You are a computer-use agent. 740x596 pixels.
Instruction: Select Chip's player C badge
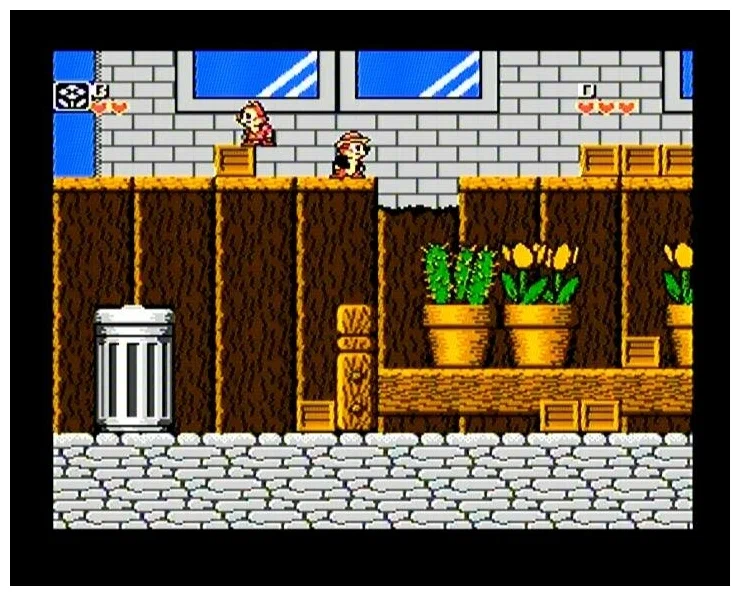click(x=100, y=90)
